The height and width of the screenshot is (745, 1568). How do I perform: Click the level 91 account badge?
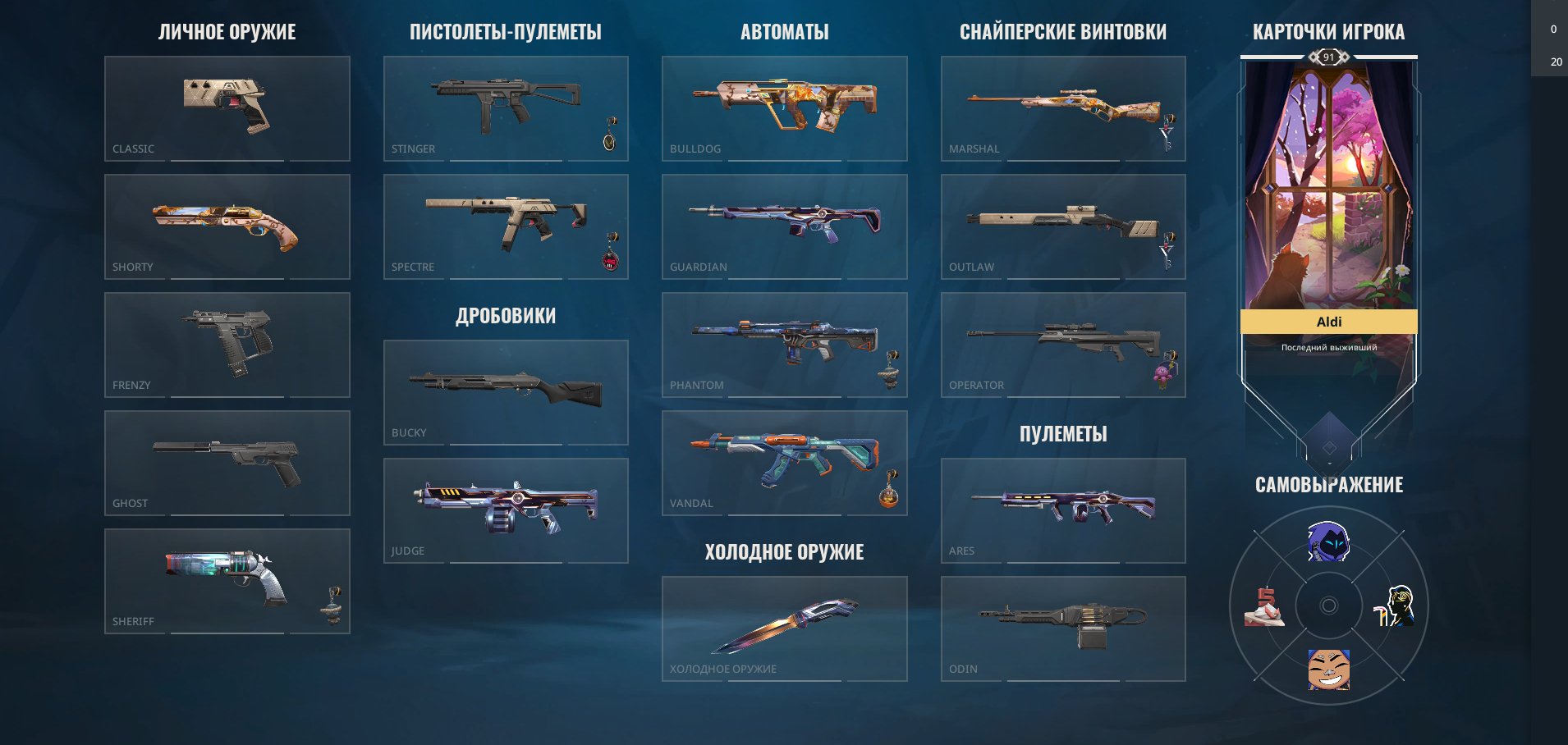point(1330,57)
